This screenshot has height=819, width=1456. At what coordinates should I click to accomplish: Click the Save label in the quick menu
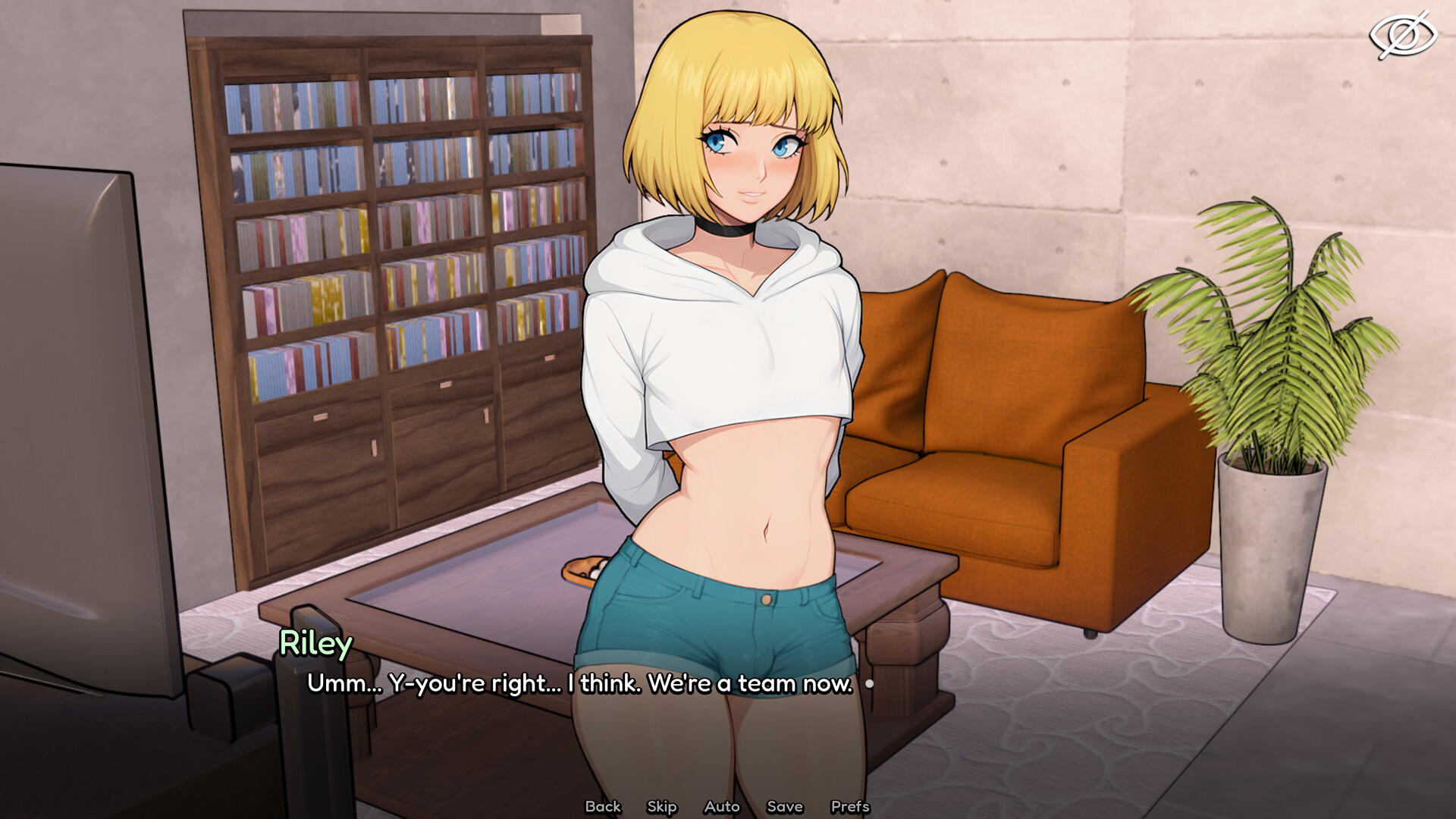[x=785, y=807]
